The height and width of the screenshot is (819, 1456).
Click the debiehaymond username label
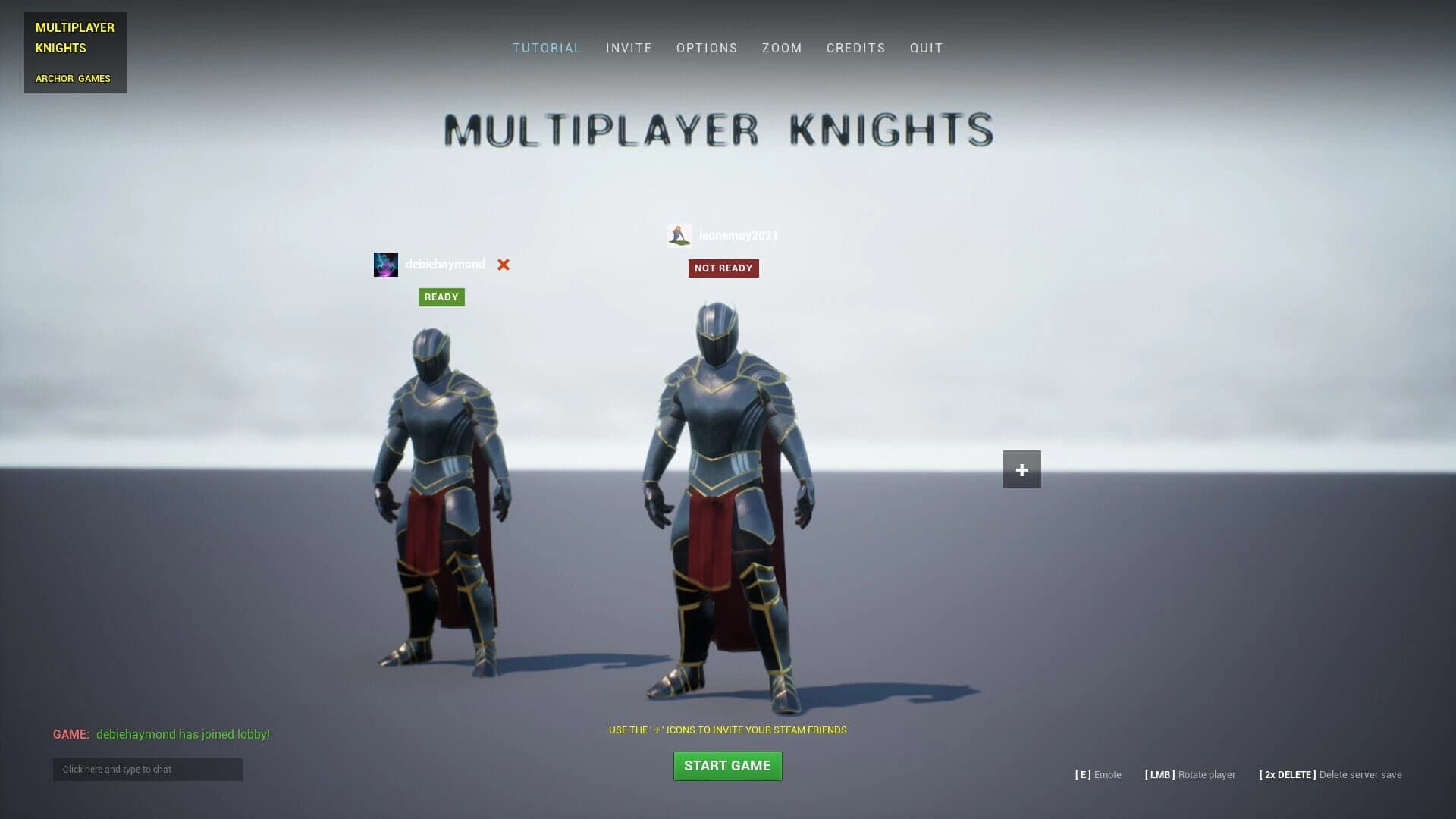point(447,264)
